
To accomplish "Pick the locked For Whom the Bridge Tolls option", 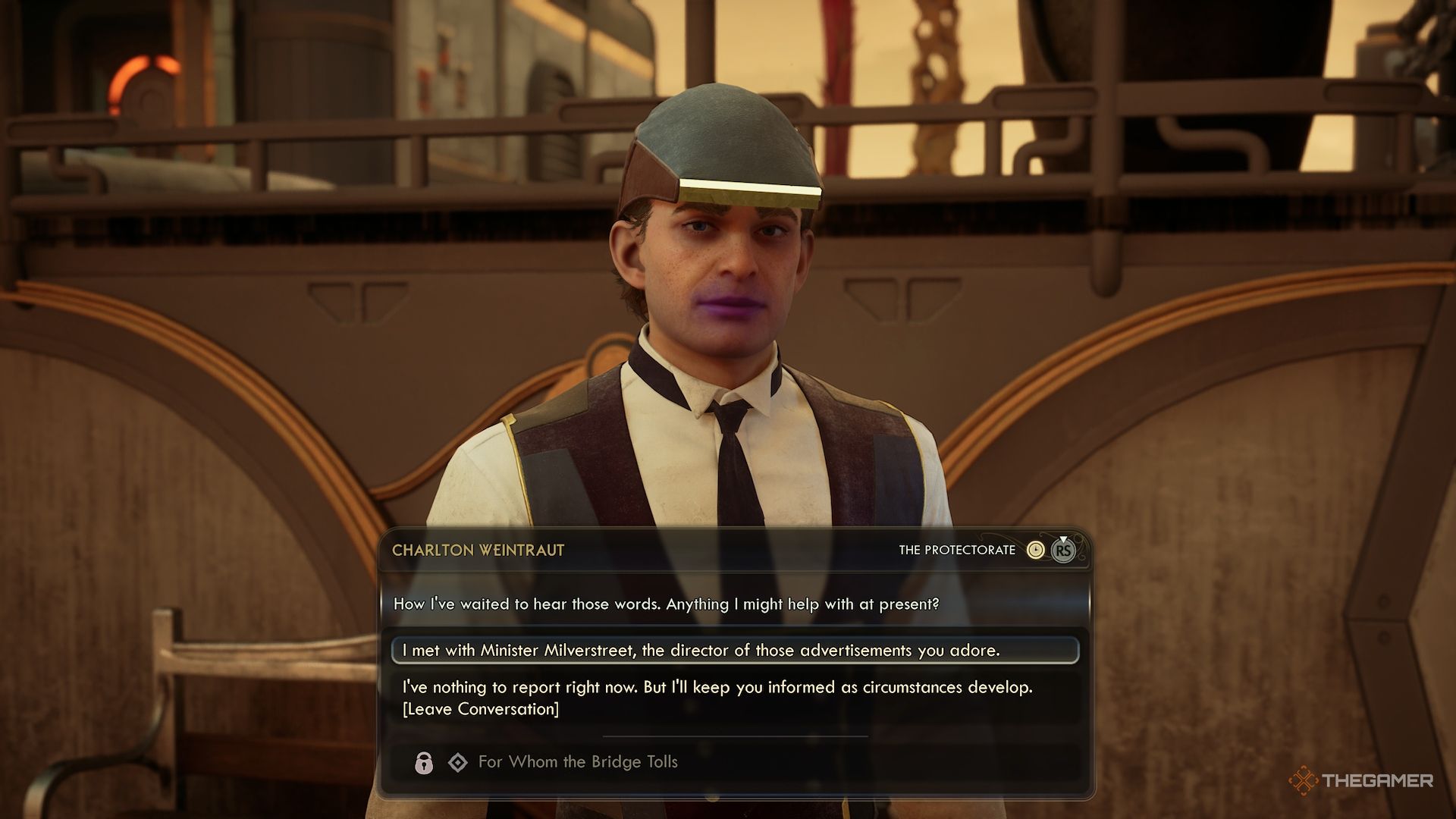I will [577, 762].
